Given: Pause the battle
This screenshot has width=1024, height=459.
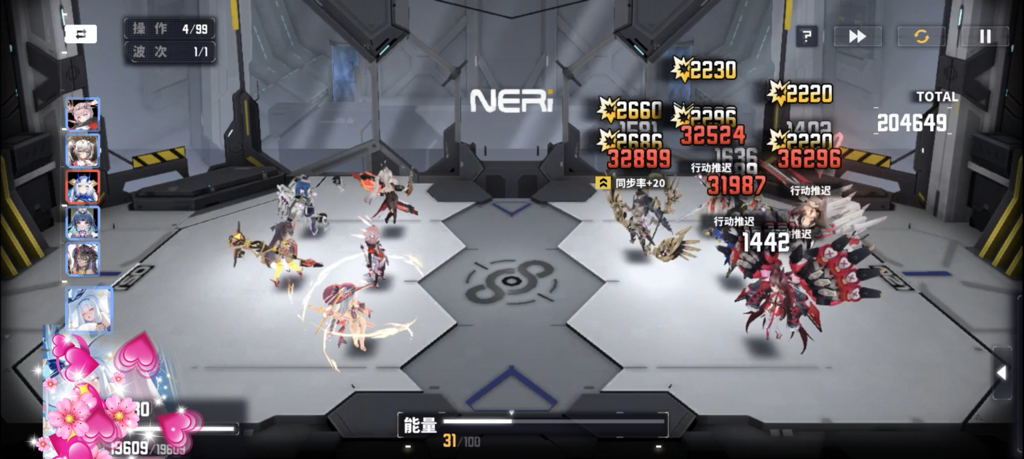Looking at the screenshot, I should tap(985, 36).
